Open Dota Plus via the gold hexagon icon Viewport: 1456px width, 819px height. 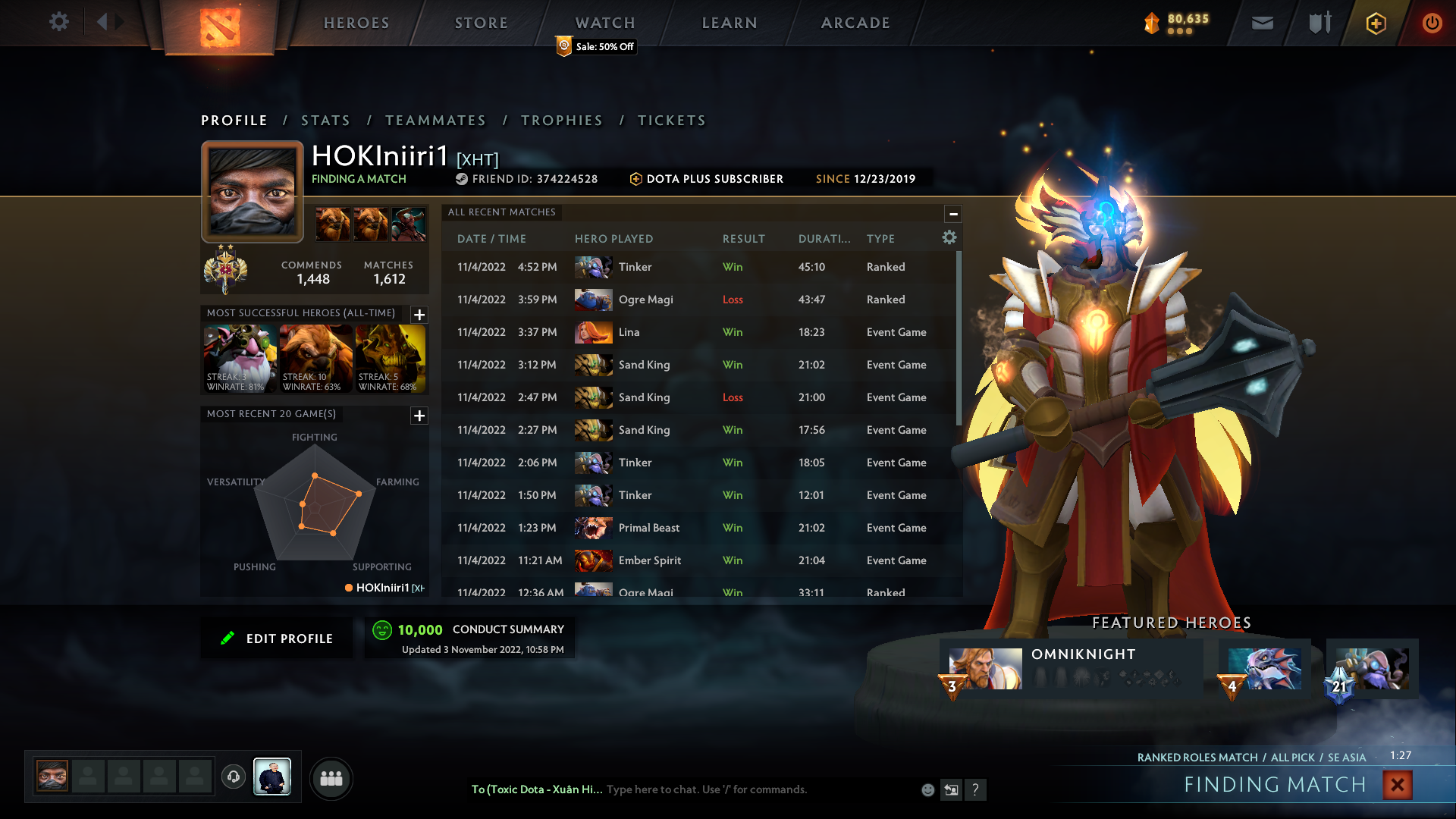pyautogui.click(x=1376, y=23)
